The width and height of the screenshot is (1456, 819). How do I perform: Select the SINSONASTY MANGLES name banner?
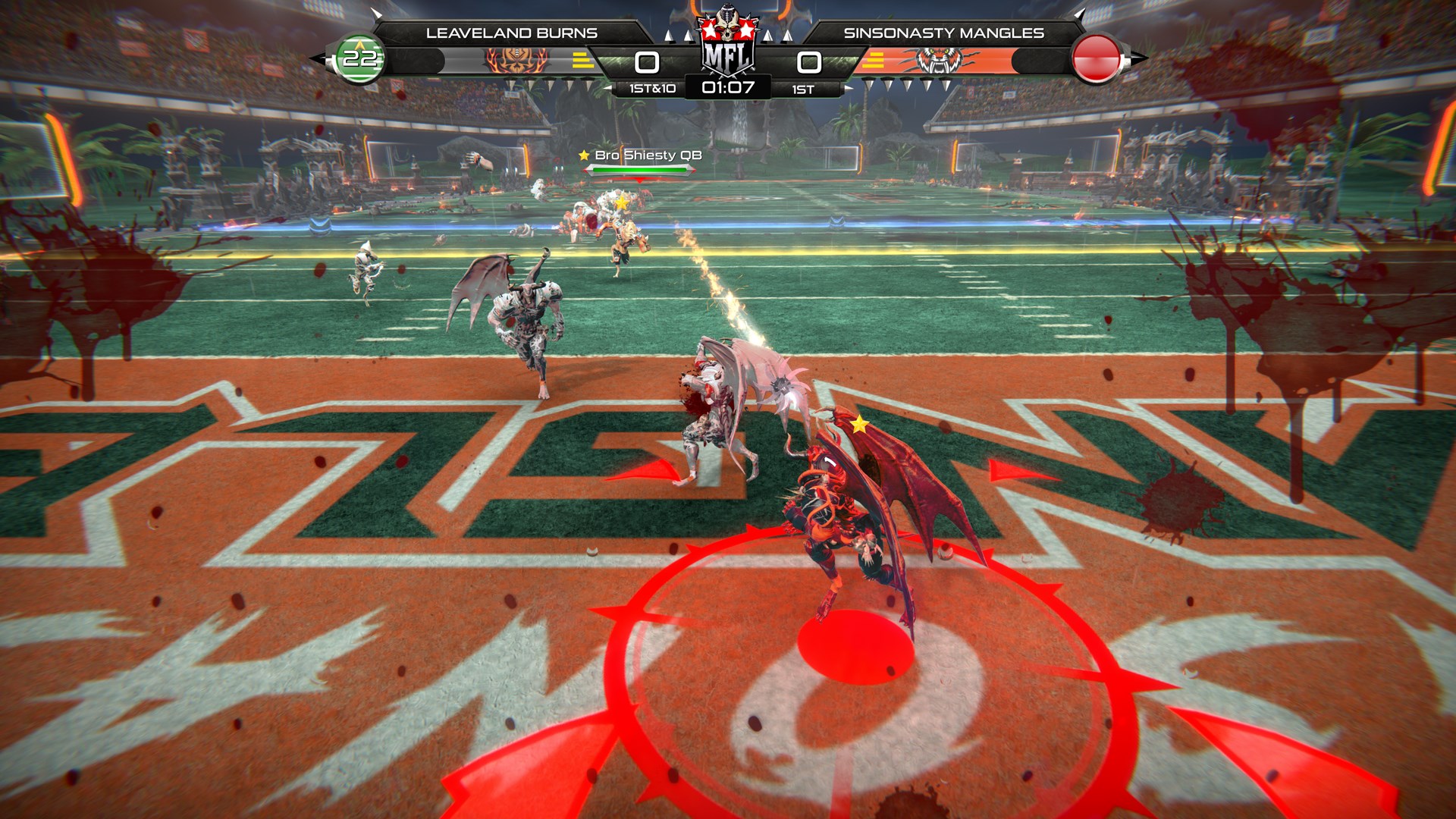(943, 32)
